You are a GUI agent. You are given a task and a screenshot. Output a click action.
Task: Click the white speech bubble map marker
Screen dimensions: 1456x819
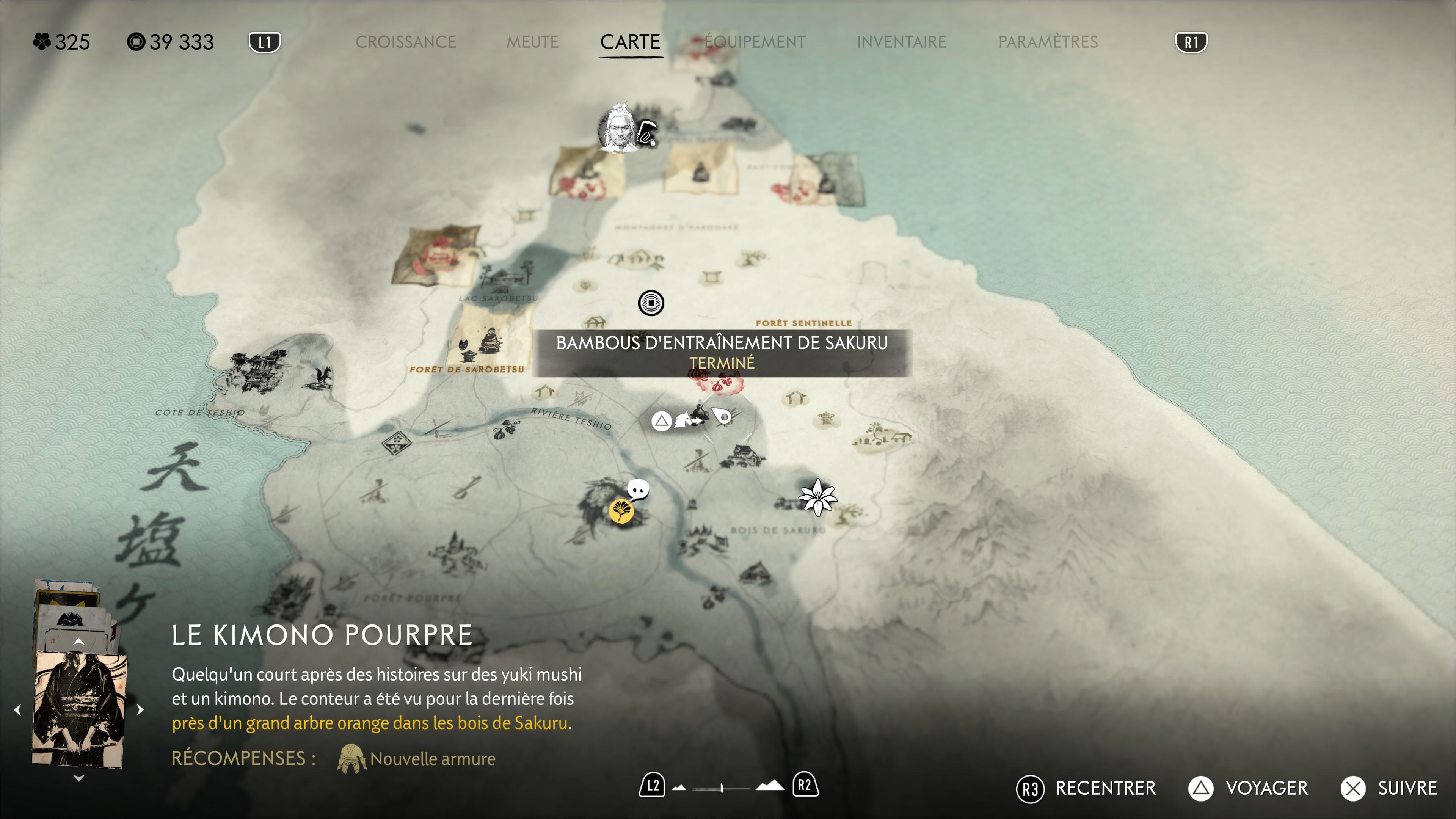(x=639, y=490)
